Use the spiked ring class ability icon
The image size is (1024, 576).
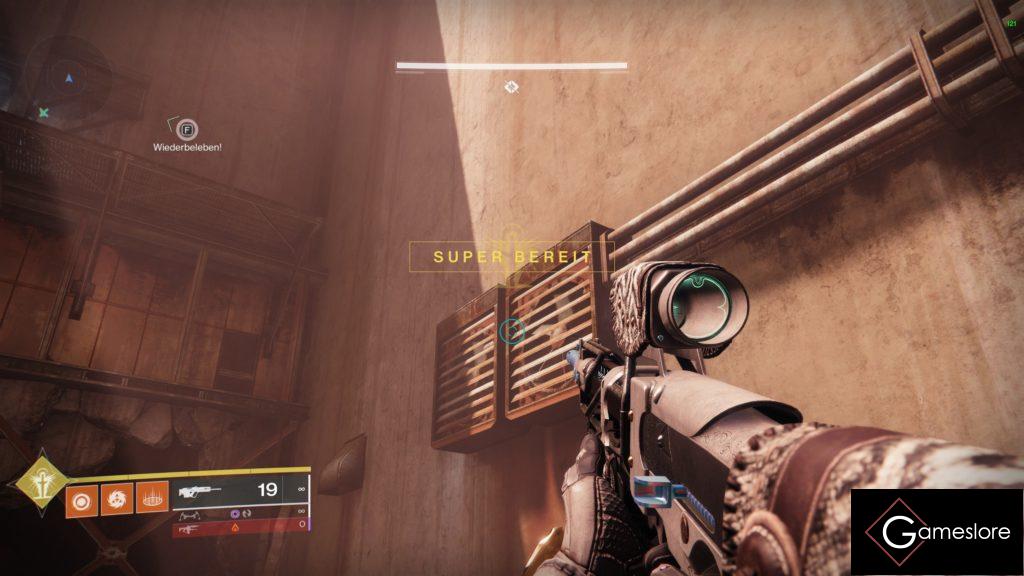(x=152, y=496)
